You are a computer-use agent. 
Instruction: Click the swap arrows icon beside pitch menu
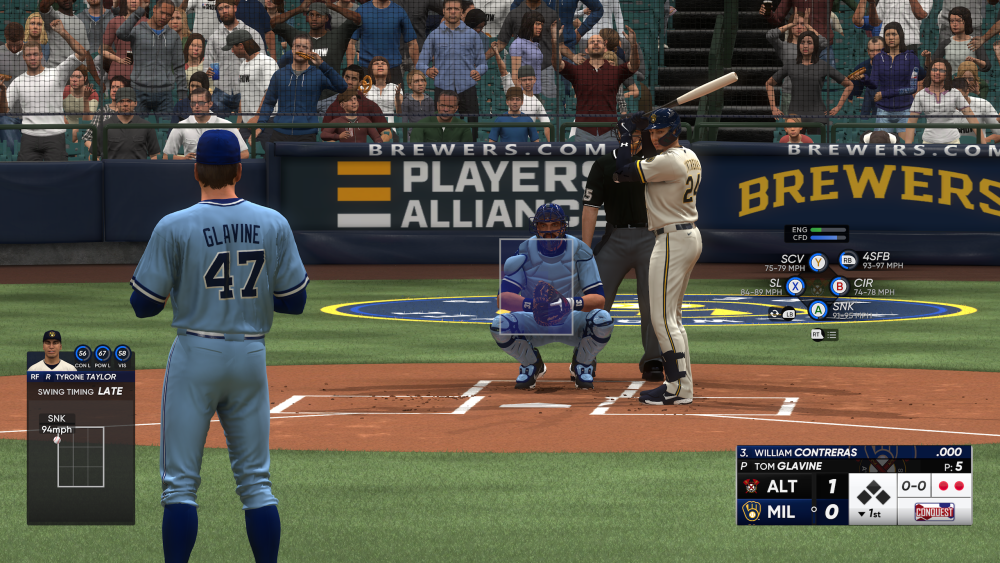pyautogui.click(x=775, y=313)
